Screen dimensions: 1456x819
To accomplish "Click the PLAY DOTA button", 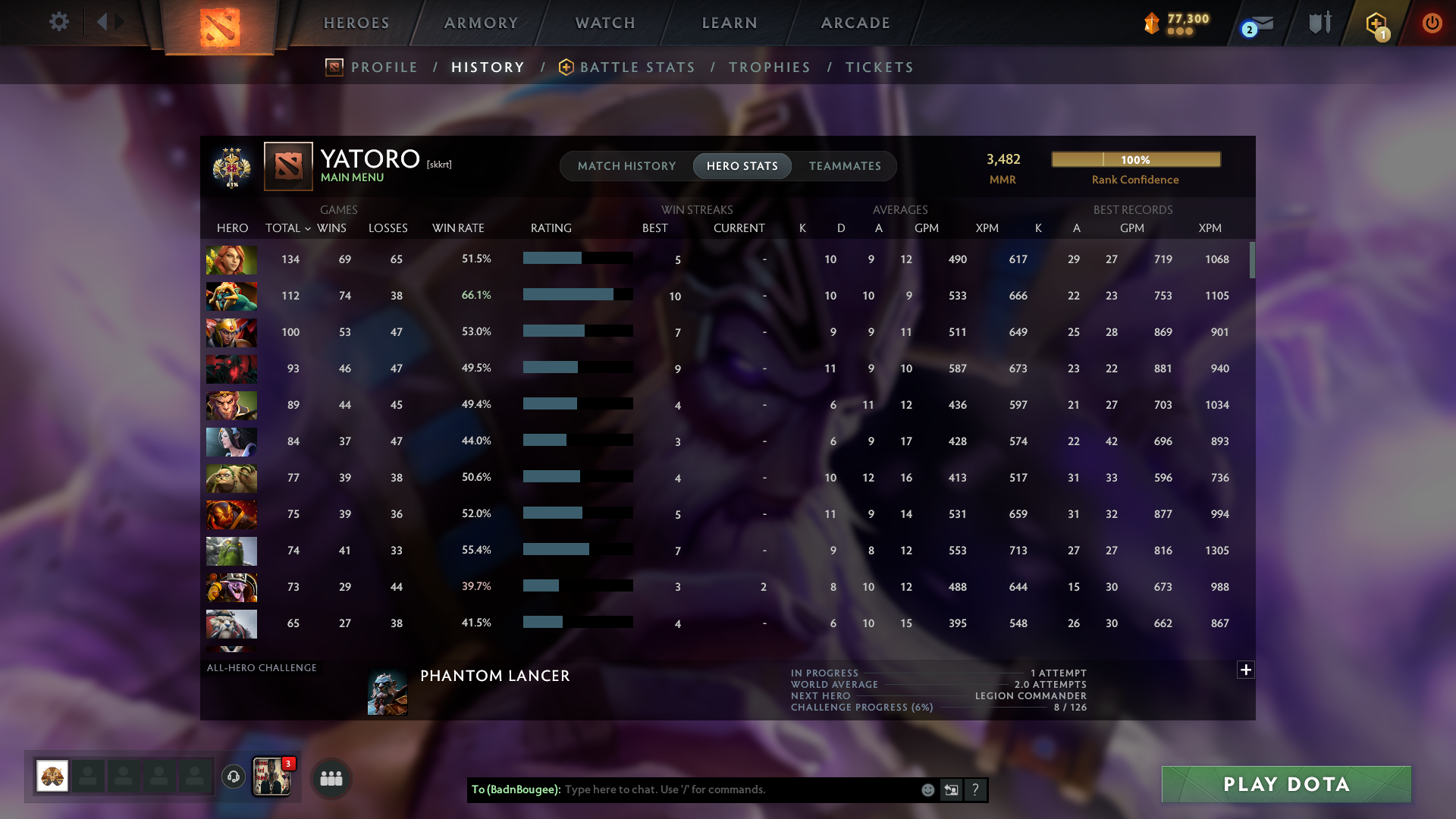I will pos(1285,784).
